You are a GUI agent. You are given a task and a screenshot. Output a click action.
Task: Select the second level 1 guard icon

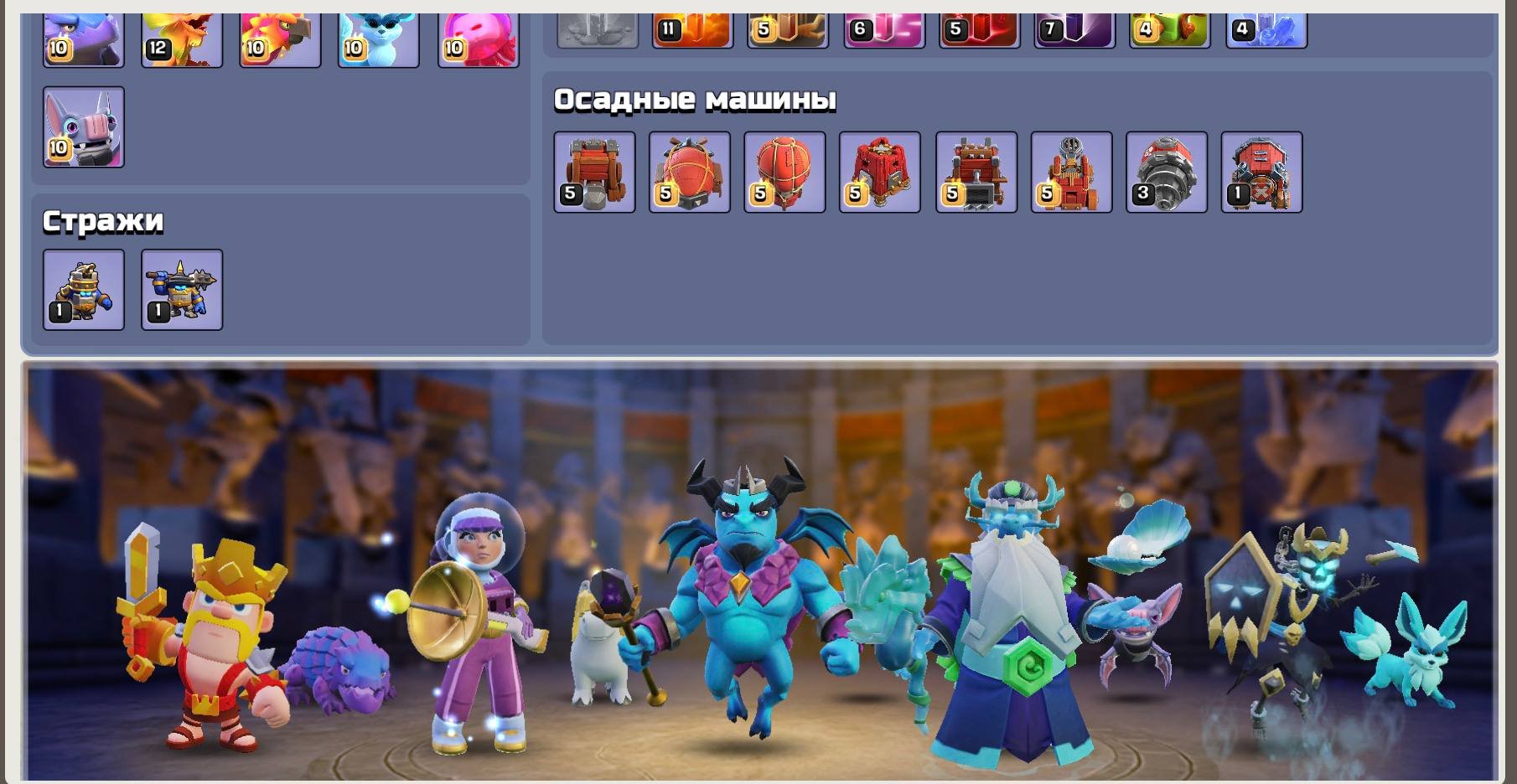point(181,289)
